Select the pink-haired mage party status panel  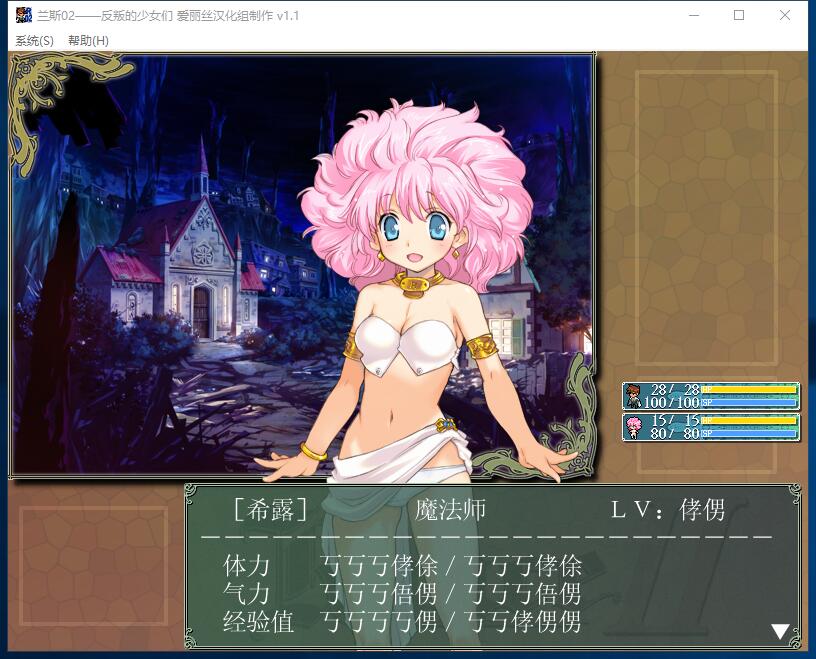[x=710, y=427]
